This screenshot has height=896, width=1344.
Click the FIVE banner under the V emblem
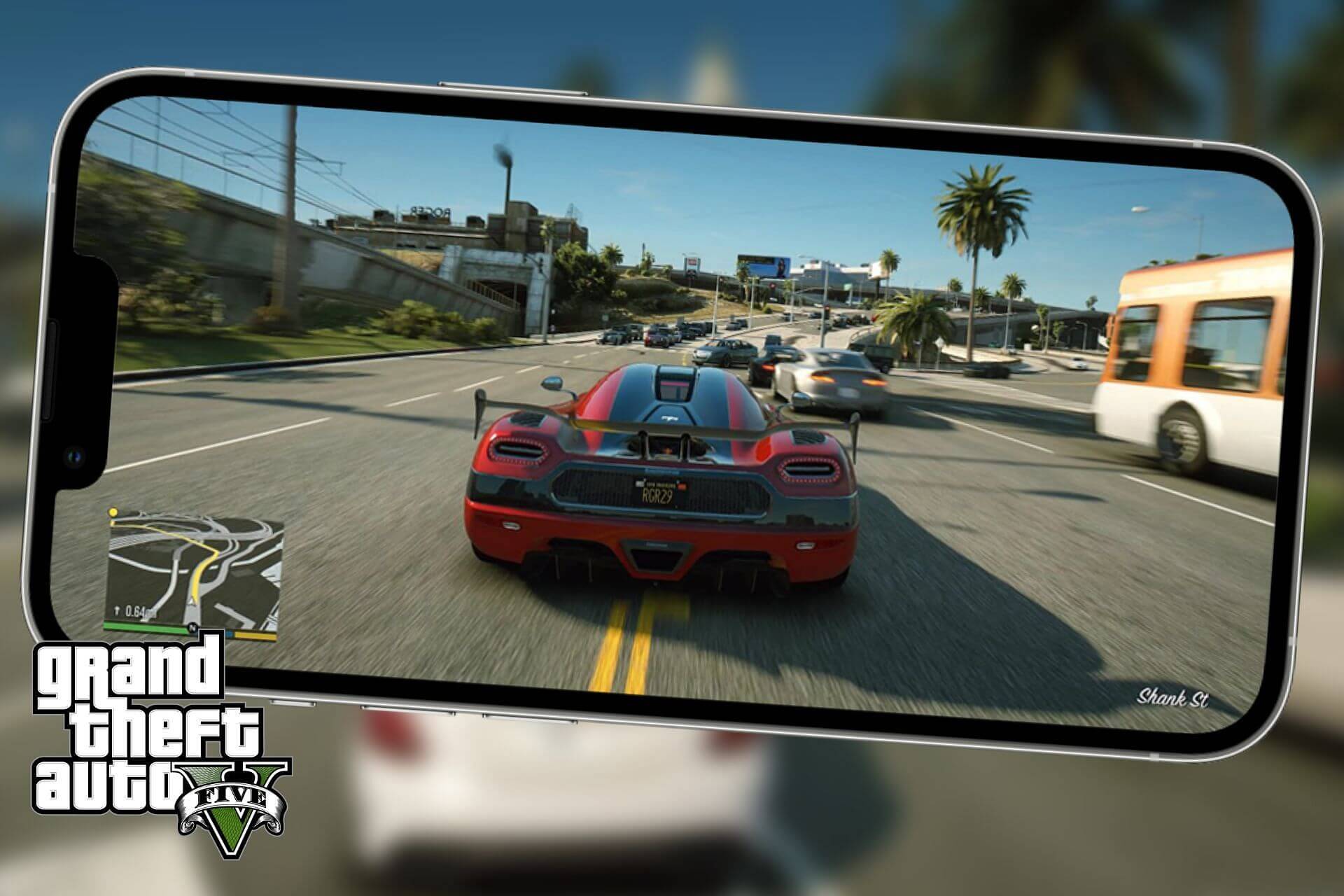tap(230, 795)
